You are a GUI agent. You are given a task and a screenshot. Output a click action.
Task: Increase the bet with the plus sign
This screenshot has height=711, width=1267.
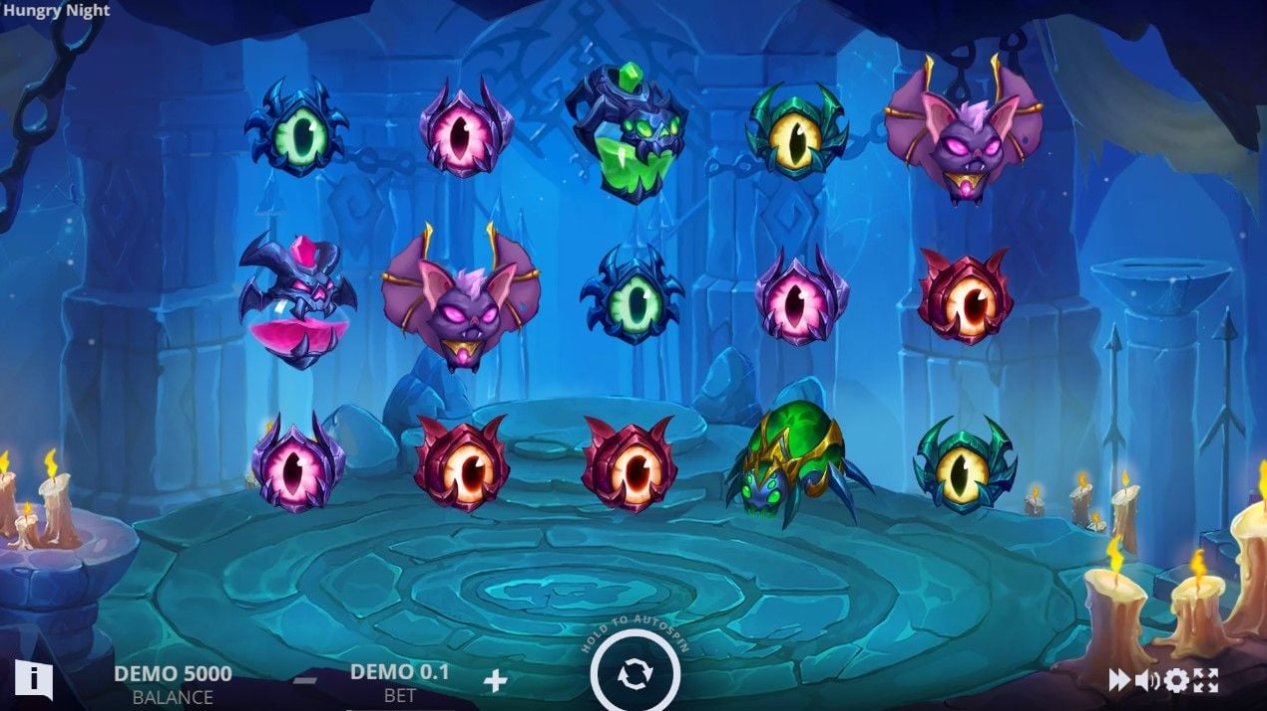495,681
